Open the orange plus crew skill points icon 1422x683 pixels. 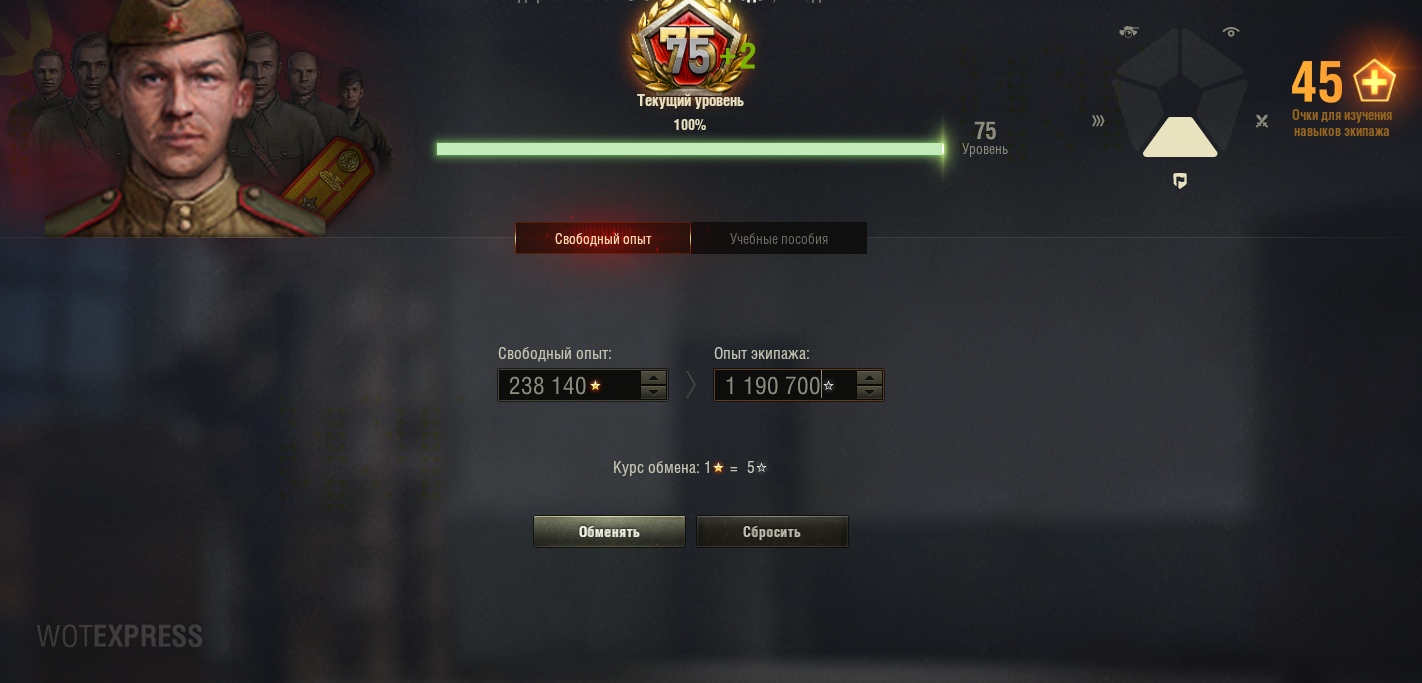(x=1374, y=82)
